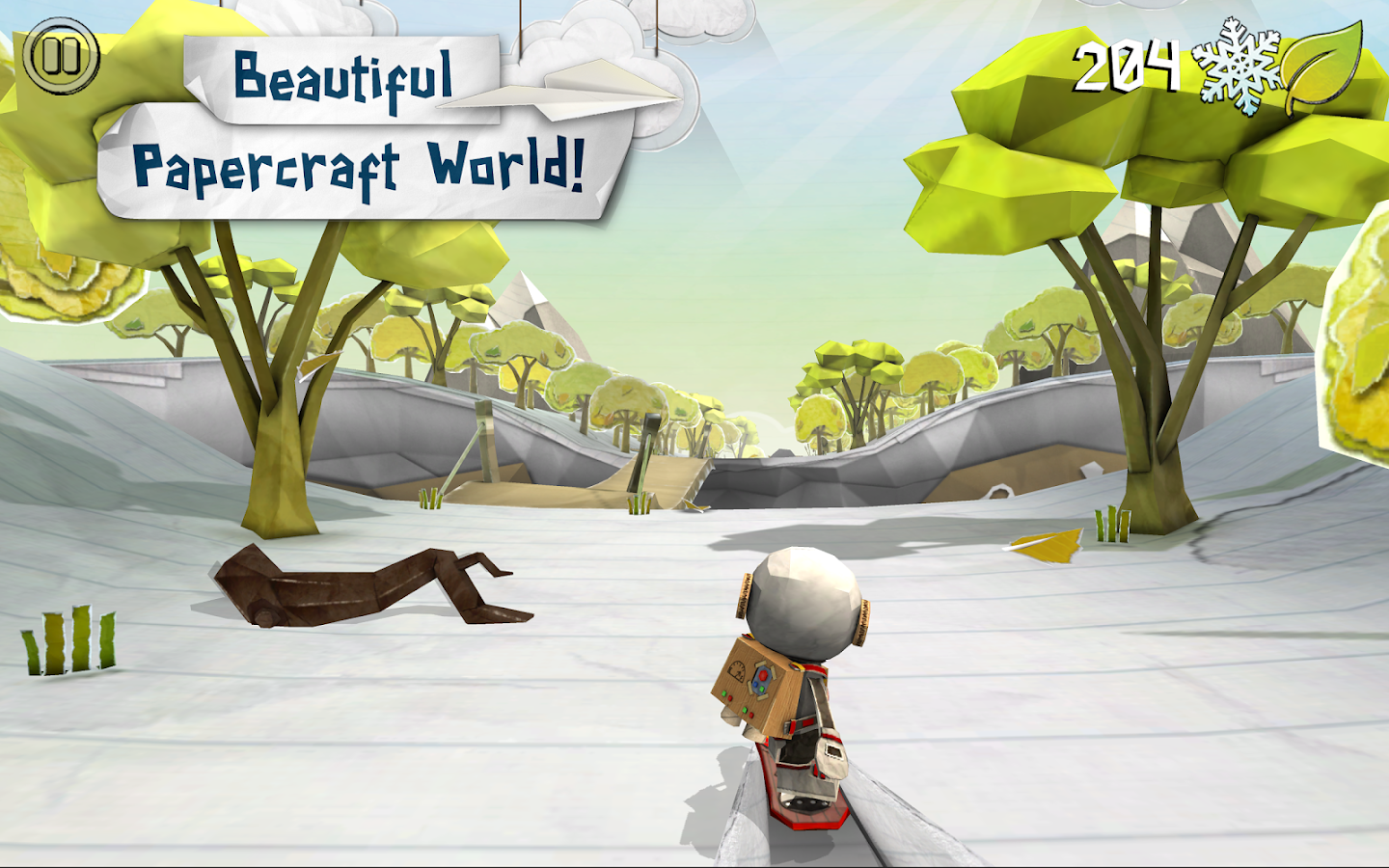Click the gauge dial on the robot backpack
This screenshot has width=1389, height=868.
[738, 670]
